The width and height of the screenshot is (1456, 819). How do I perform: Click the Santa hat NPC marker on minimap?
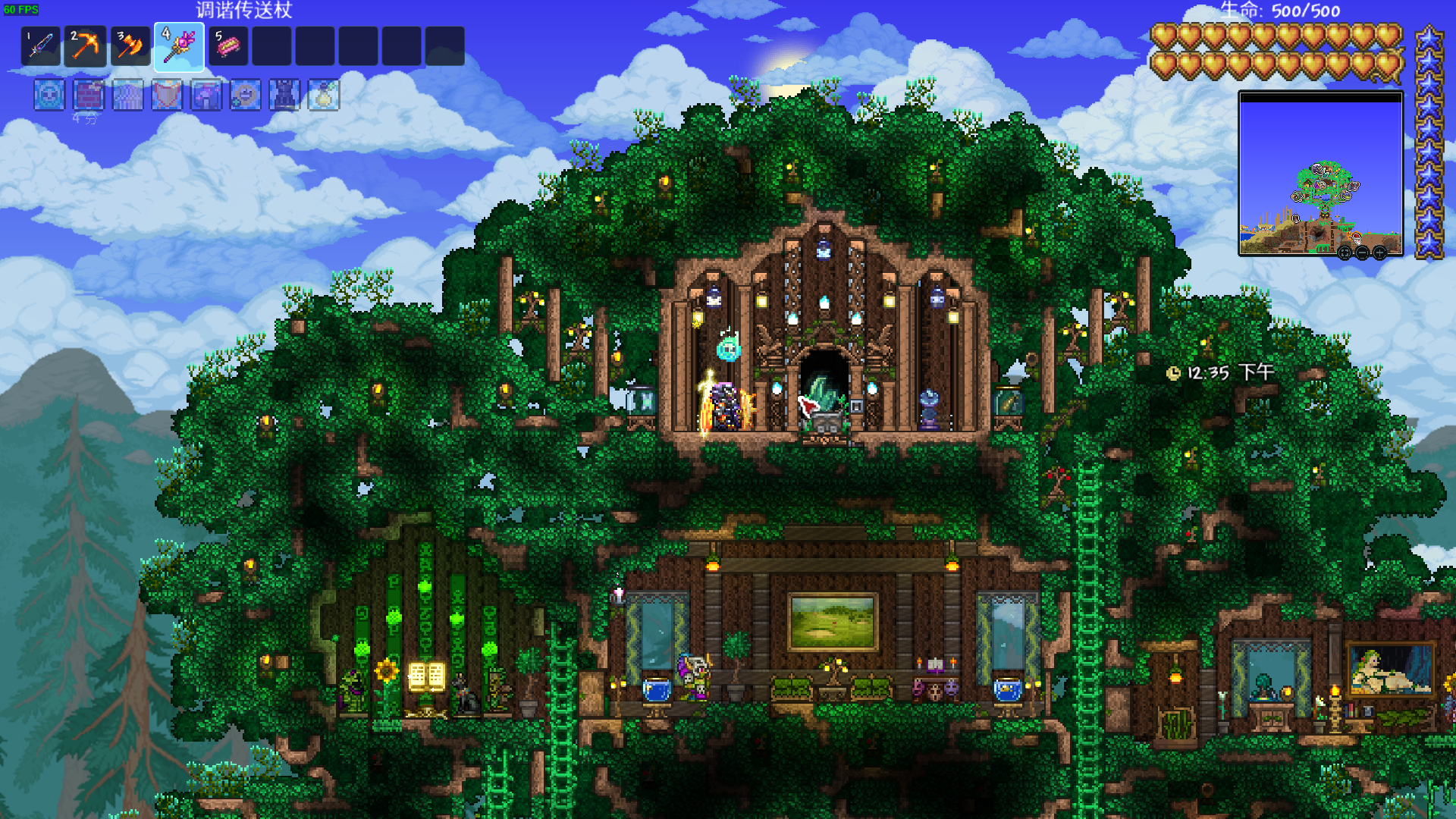coord(1356,237)
